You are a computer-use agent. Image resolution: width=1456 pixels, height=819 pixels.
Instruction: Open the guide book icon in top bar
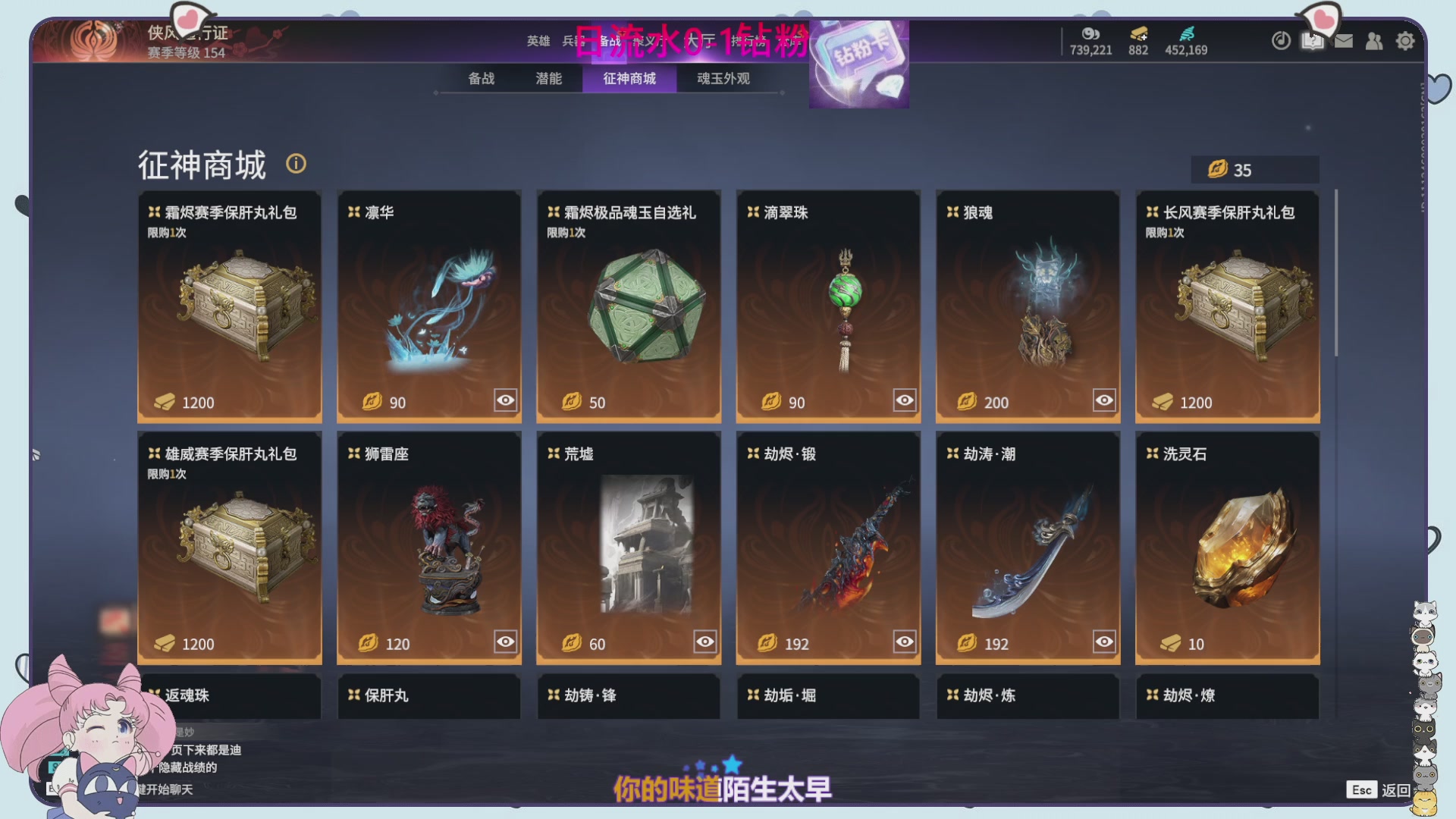click(x=1313, y=41)
